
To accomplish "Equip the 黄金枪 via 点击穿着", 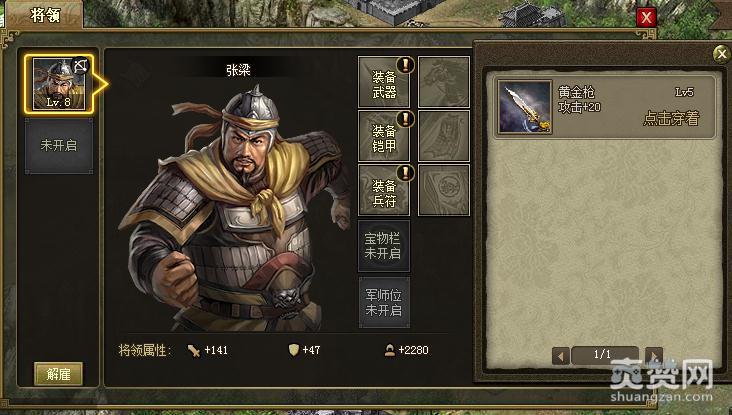I will (670, 119).
